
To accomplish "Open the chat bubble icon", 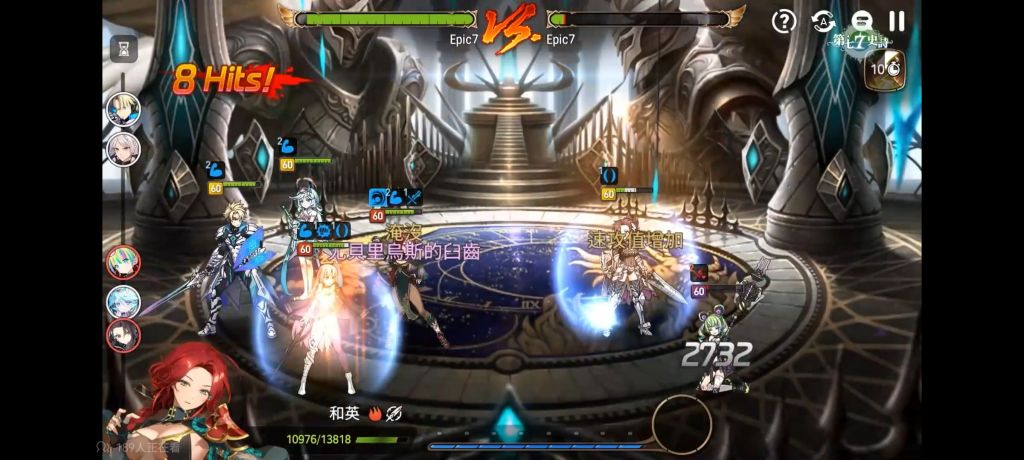I will coord(861,21).
